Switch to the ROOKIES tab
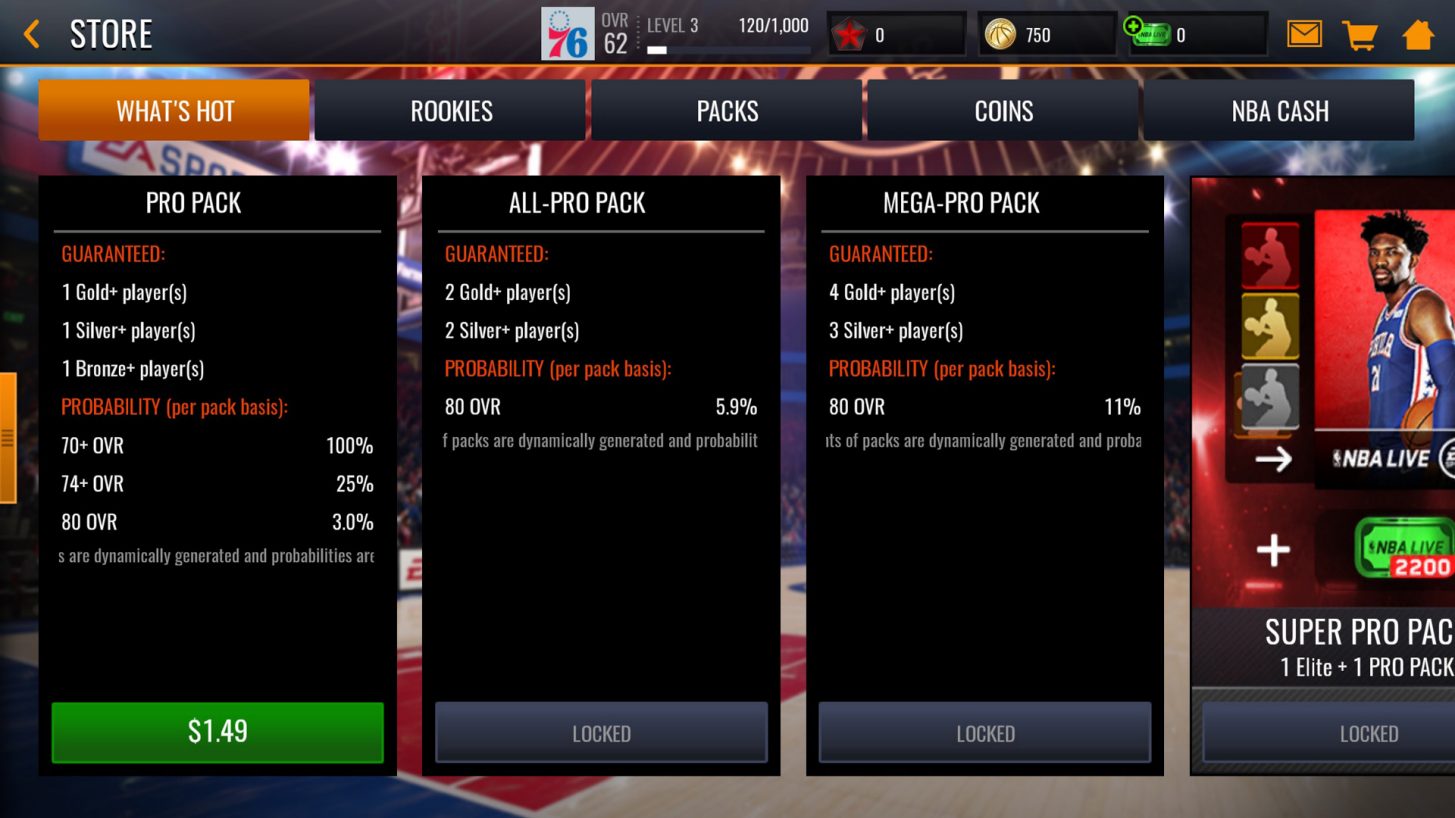Image resolution: width=1455 pixels, height=818 pixels. (x=450, y=110)
